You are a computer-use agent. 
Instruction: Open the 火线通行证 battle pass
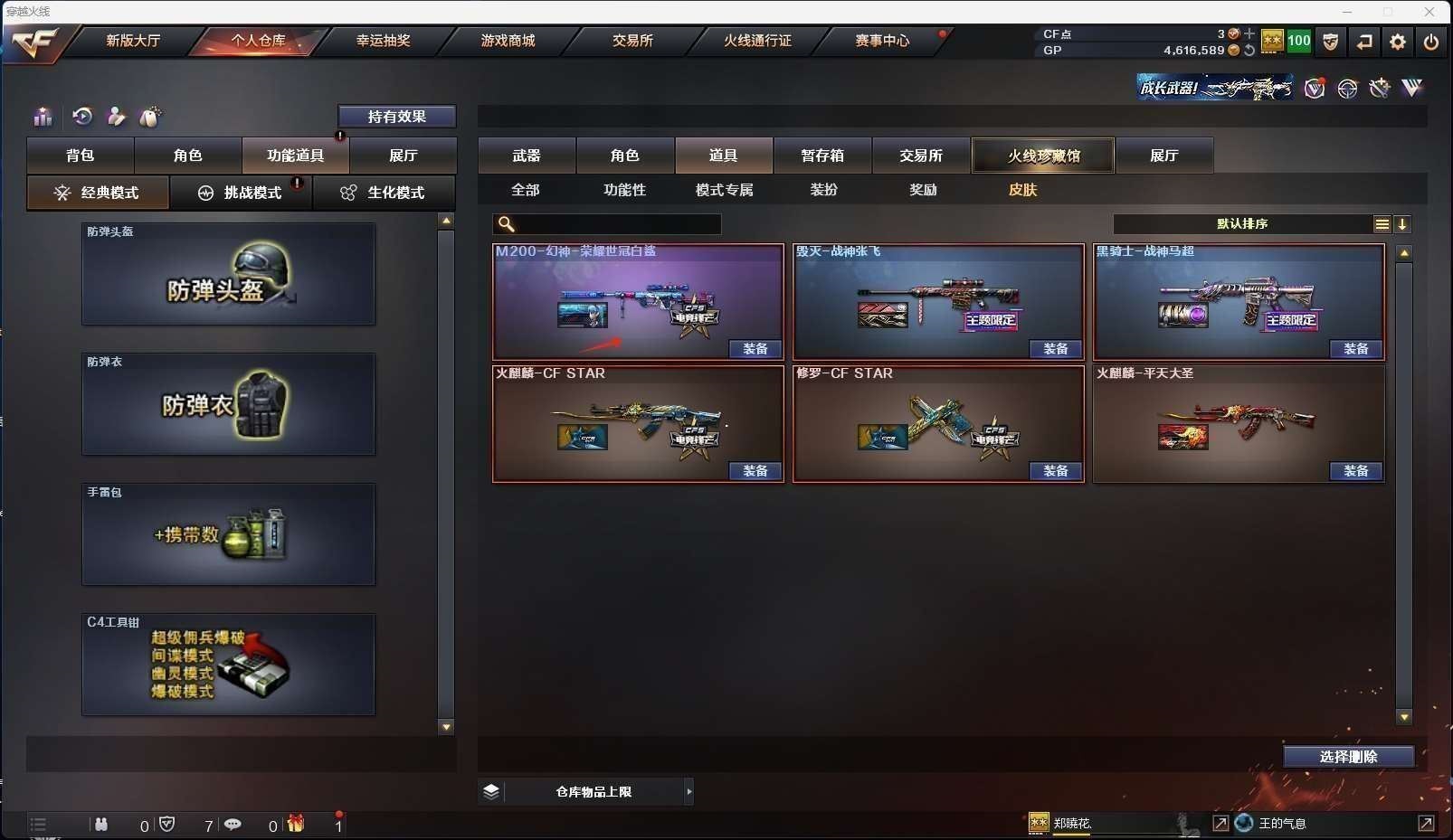coord(757,41)
